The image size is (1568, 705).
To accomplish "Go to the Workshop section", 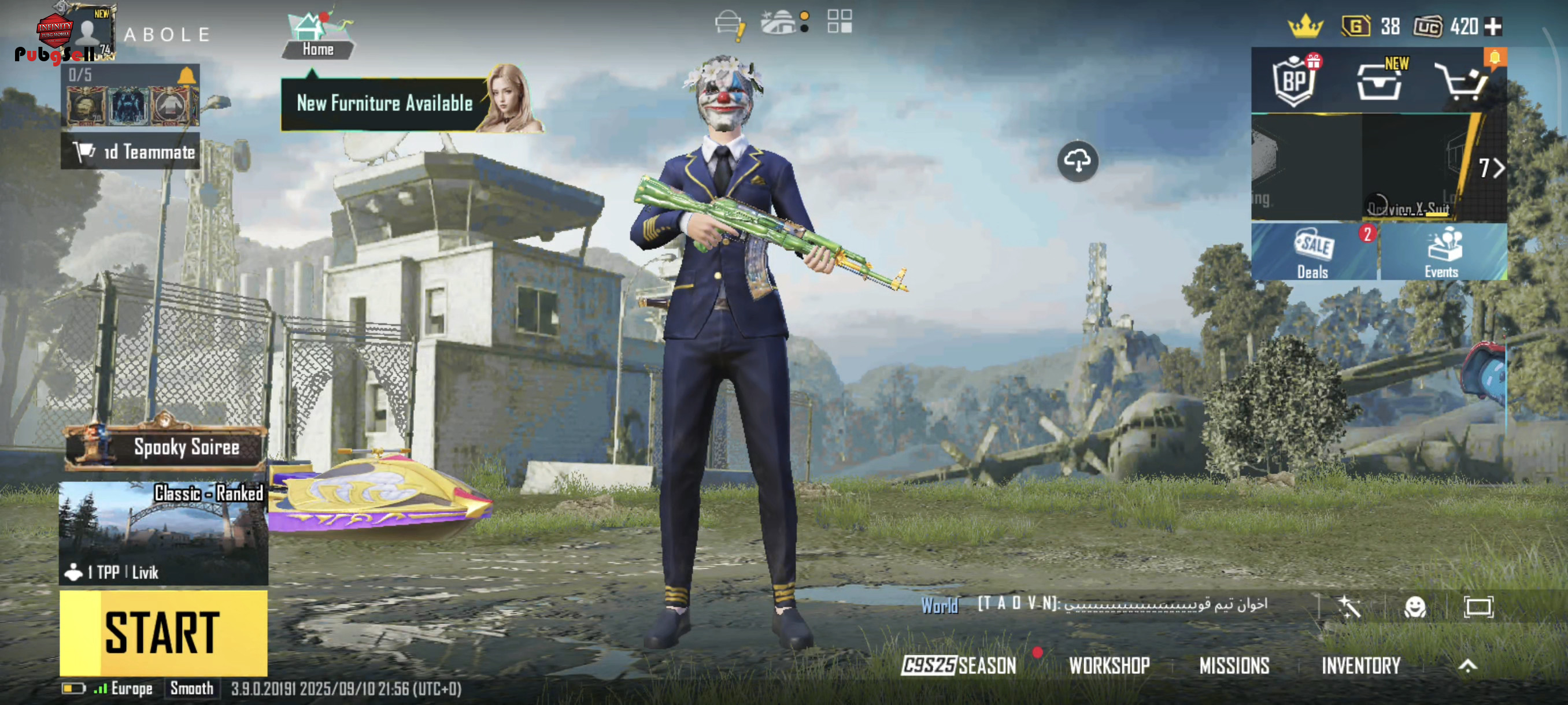I will point(1109,666).
